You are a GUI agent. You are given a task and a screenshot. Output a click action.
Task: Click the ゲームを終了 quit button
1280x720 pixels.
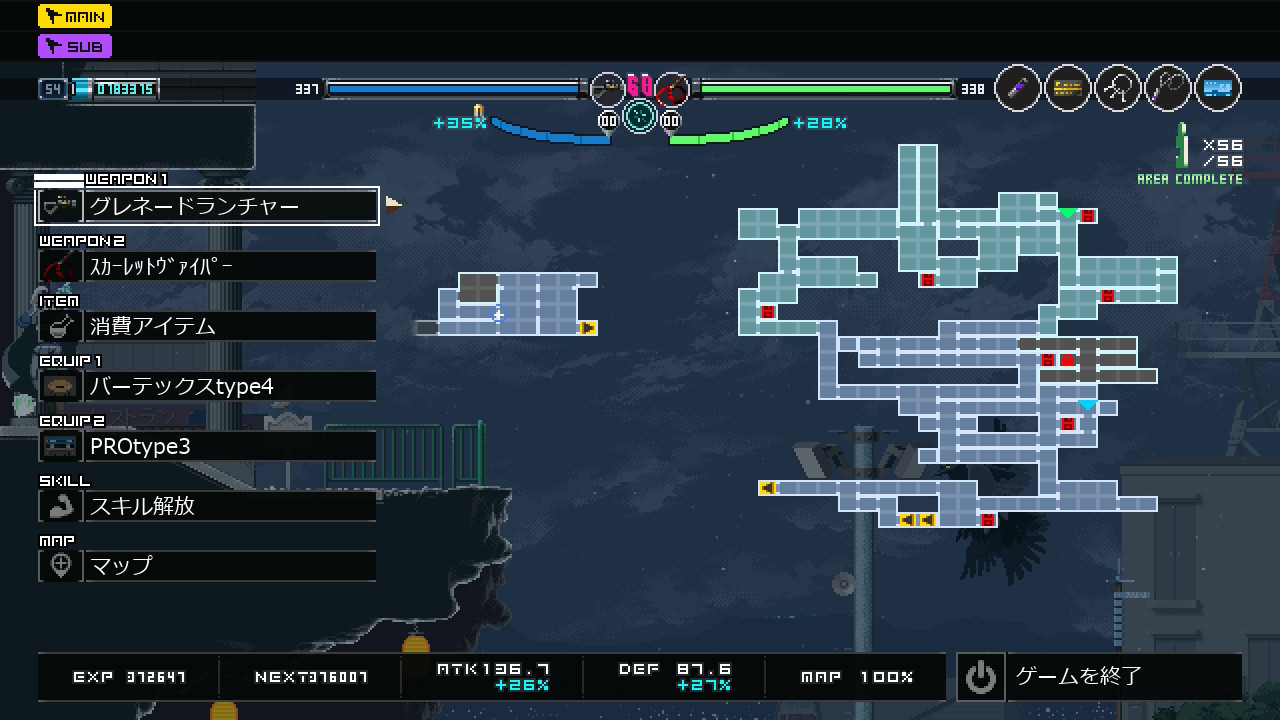(1099, 677)
